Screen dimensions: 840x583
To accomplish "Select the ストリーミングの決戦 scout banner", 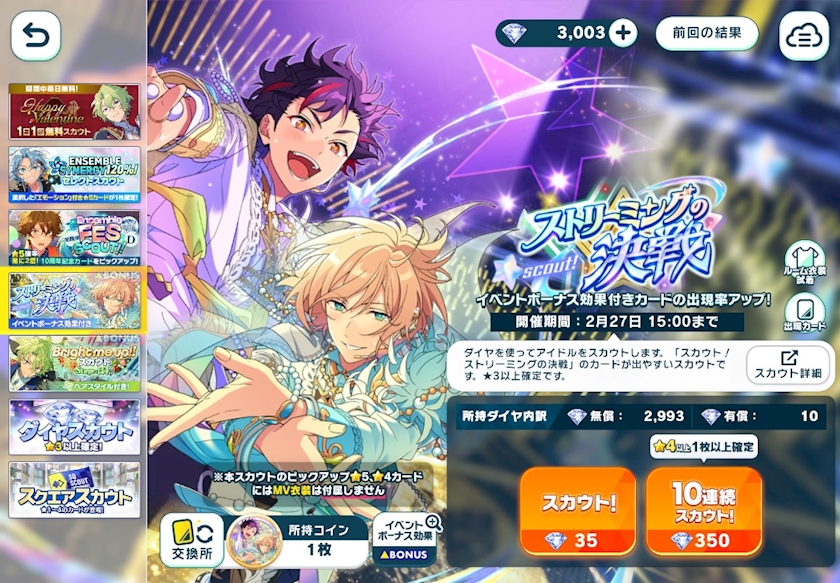I will tap(74, 299).
